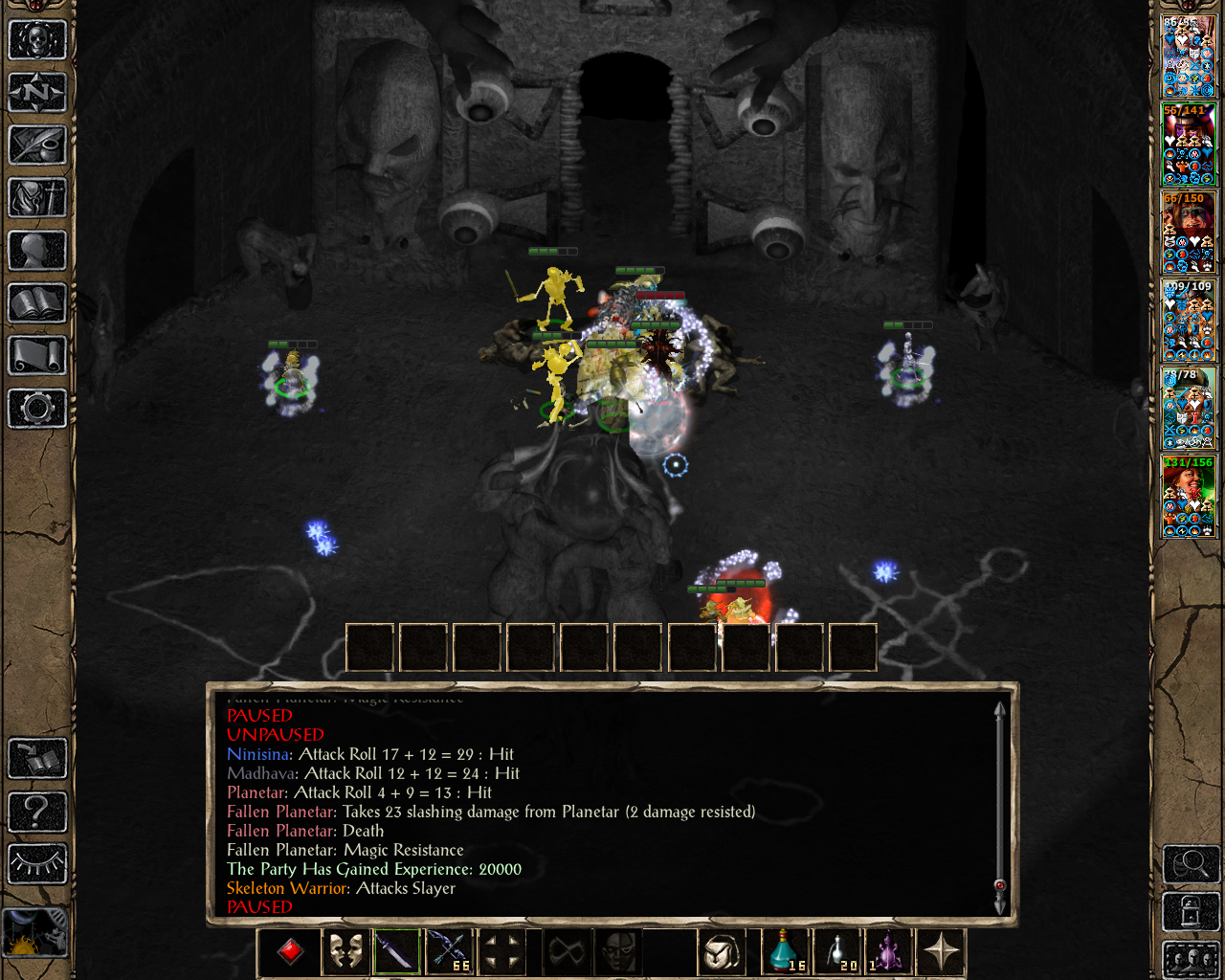Equip the bow with 56 arrows
1225x980 pixels.
[x=450, y=951]
